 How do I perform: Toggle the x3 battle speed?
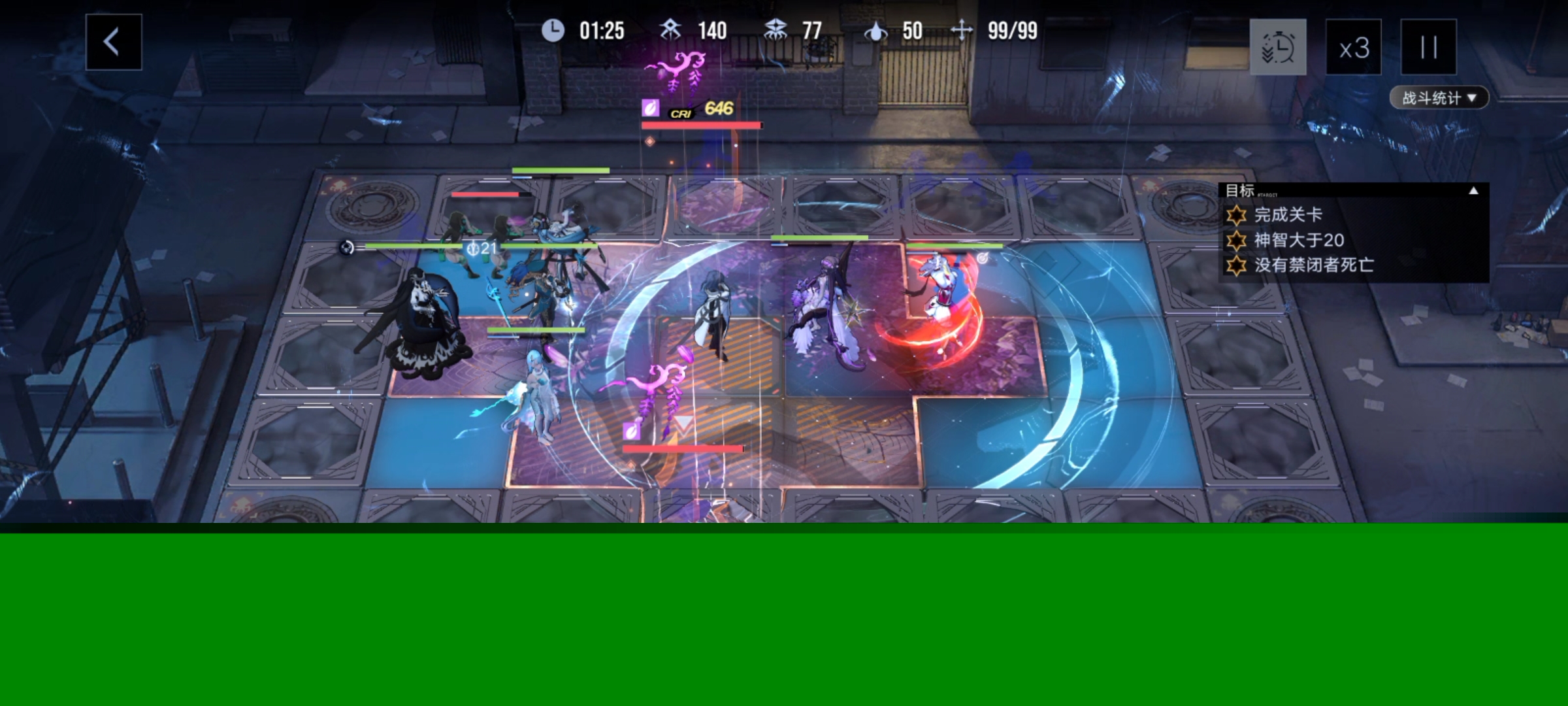tap(1353, 48)
